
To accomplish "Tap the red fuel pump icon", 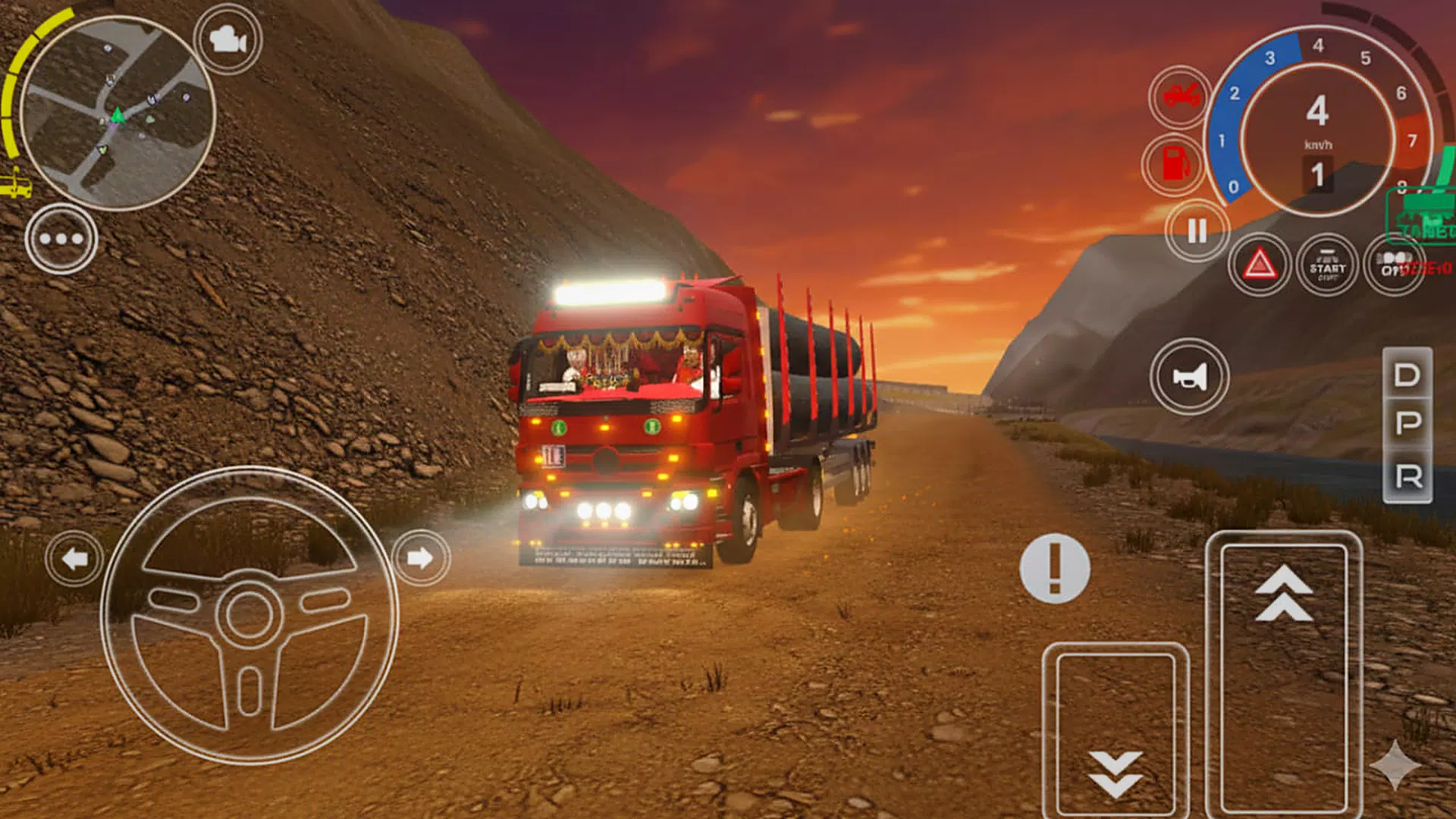I will point(1175,163).
